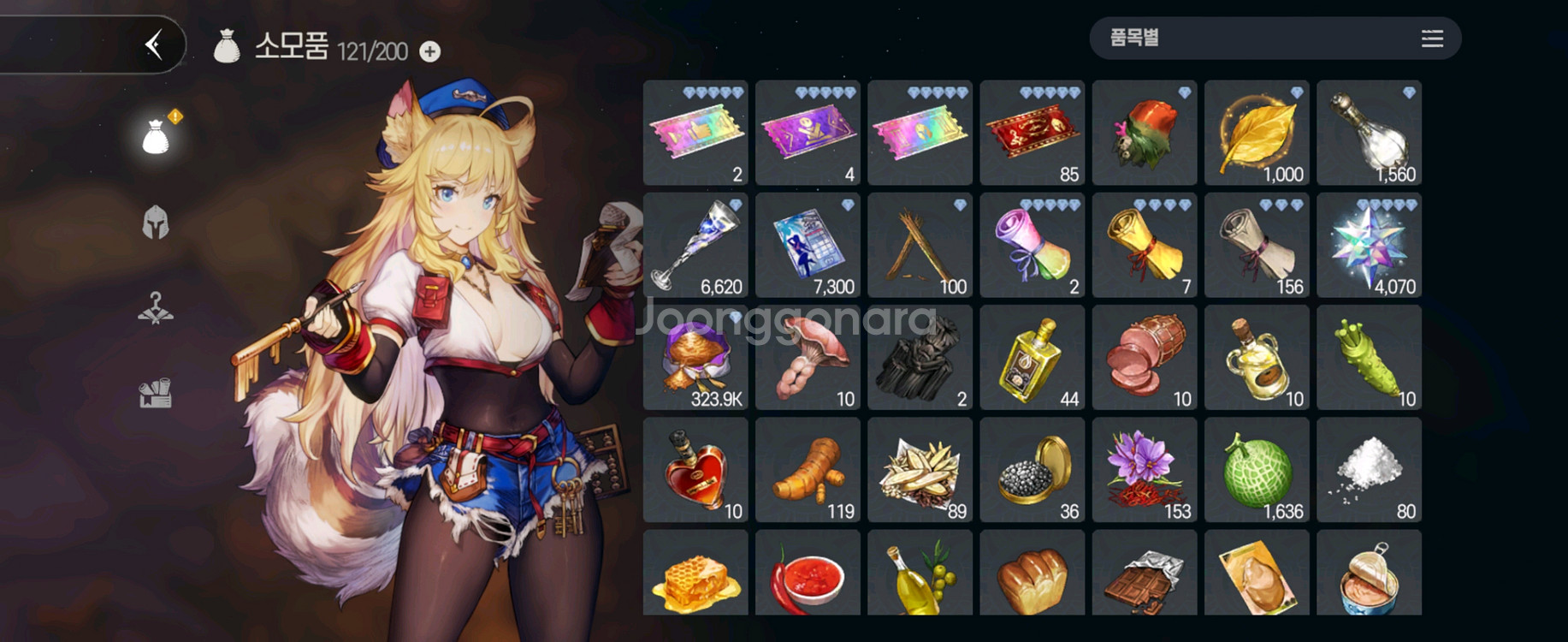The width and height of the screenshot is (1568, 642).
Task: Select the chocolate bar item
Action: [x=1145, y=573]
